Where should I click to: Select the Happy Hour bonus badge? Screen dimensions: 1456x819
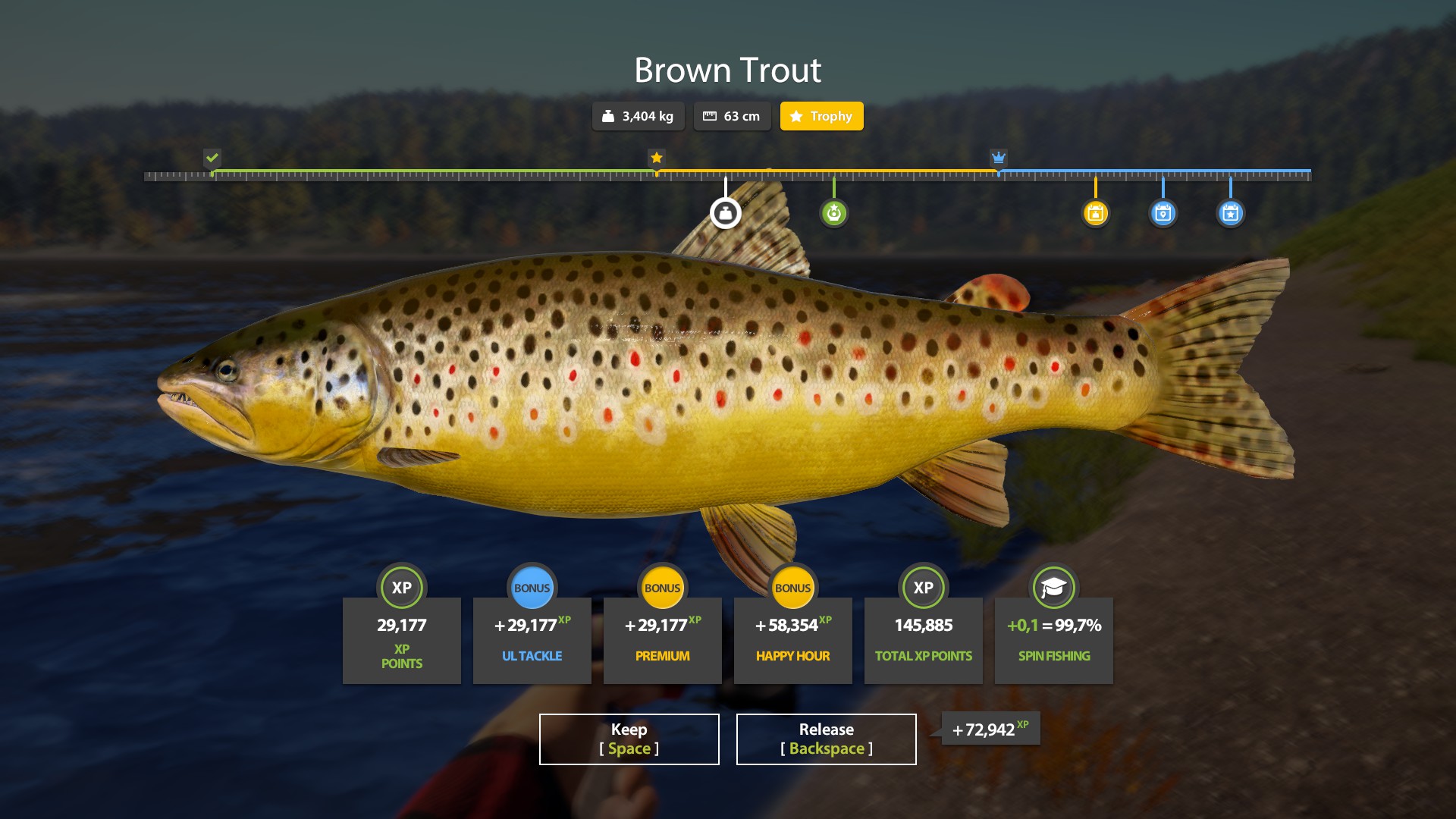coord(793,588)
